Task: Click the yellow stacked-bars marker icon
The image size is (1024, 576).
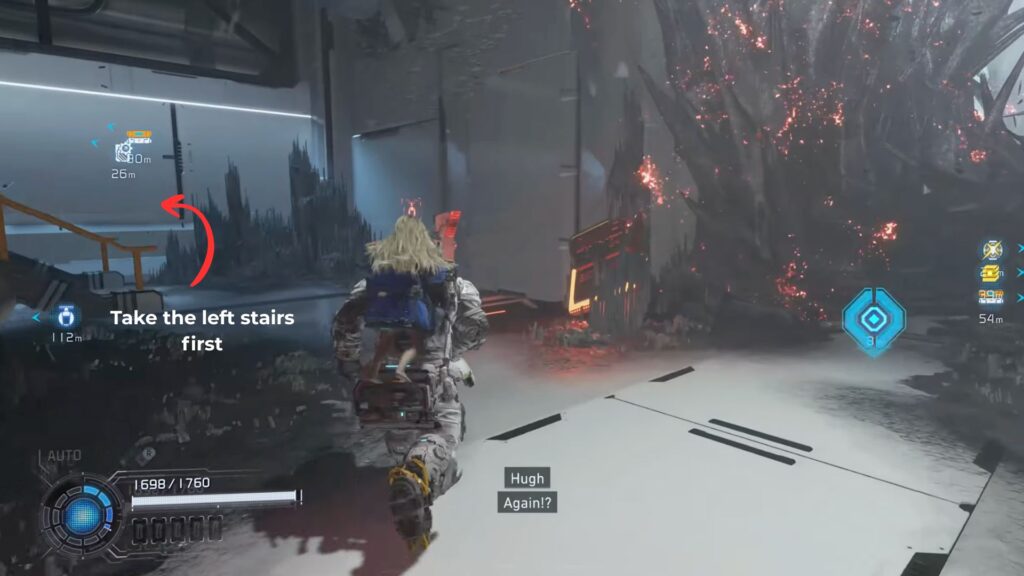Action: [991, 273]
